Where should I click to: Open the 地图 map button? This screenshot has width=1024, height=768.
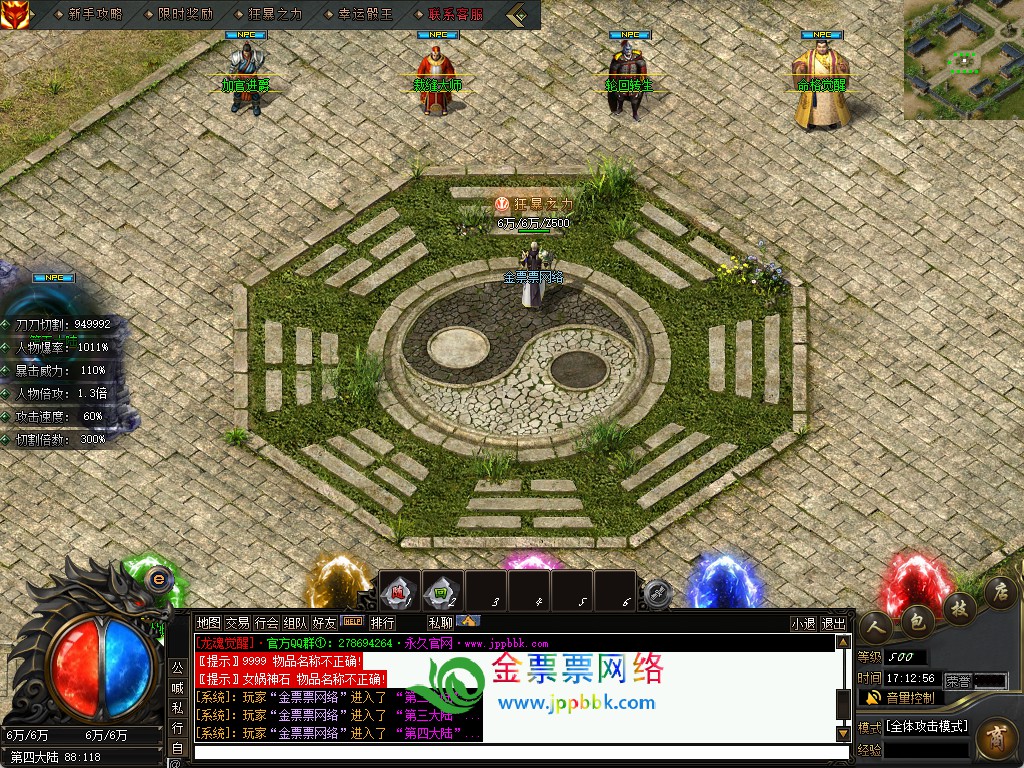click(208, 622)
